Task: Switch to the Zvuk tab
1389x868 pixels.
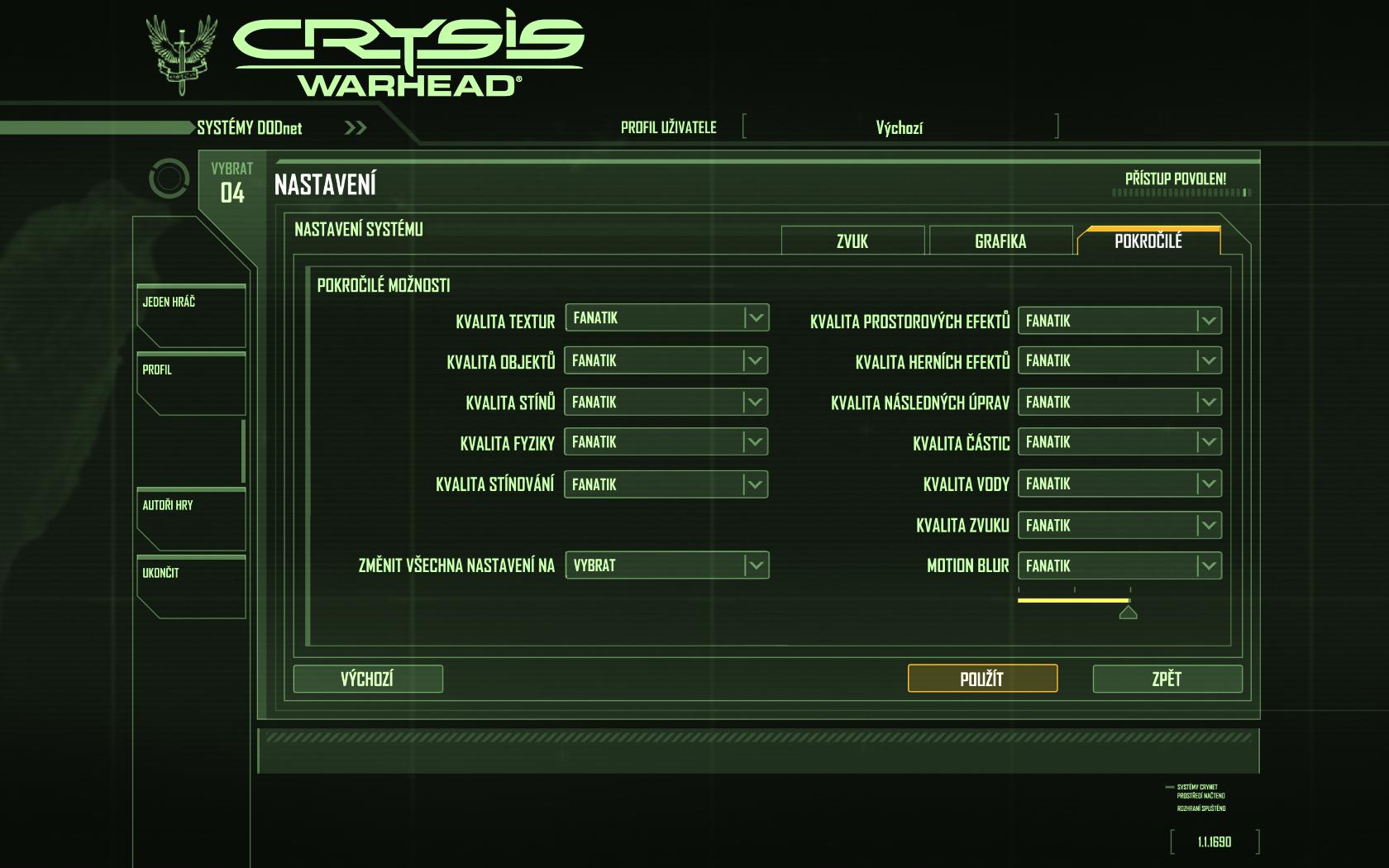Action: [x=852, y=241]
